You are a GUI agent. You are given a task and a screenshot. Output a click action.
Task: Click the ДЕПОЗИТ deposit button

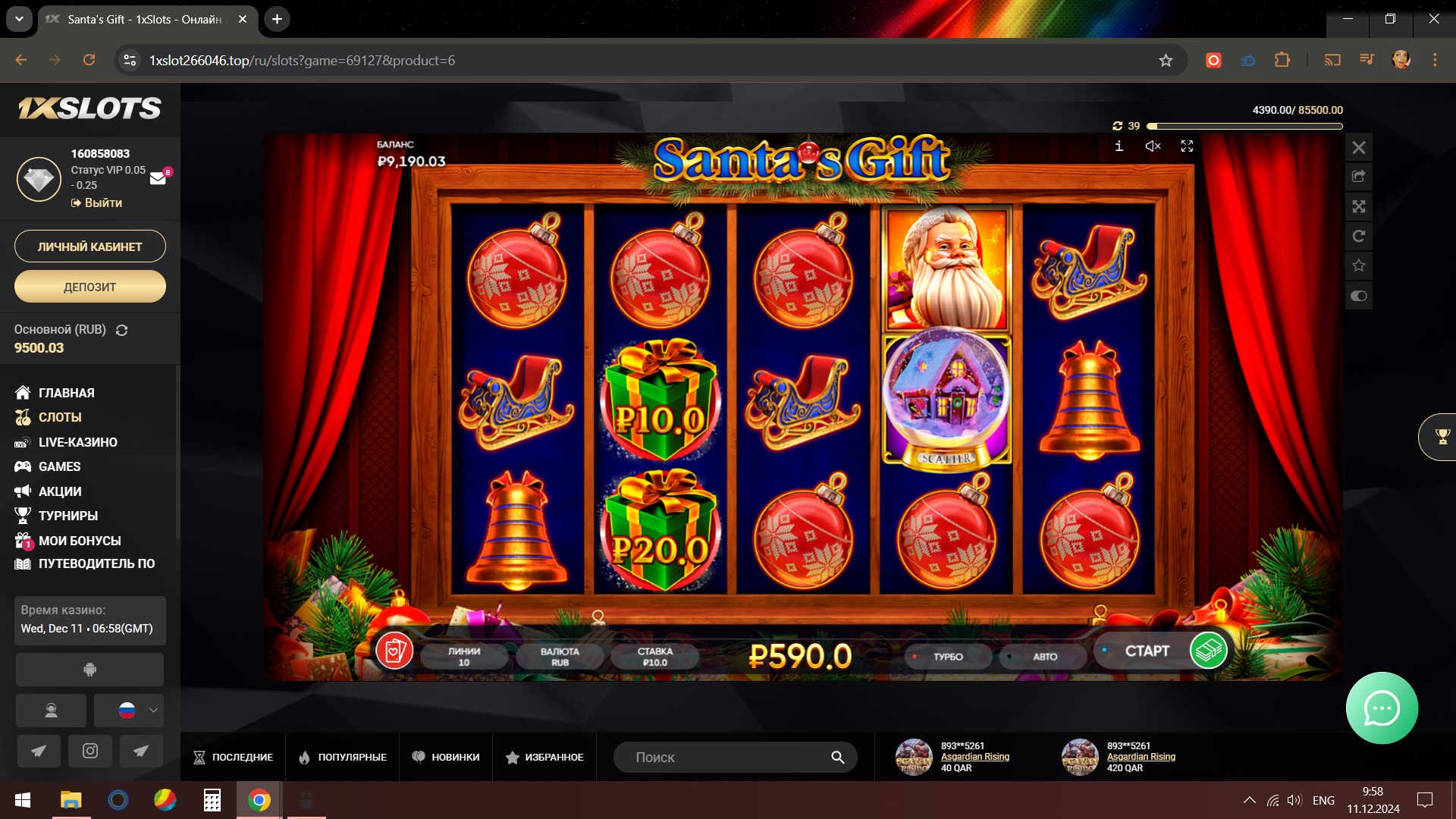[x=89, y=287]
